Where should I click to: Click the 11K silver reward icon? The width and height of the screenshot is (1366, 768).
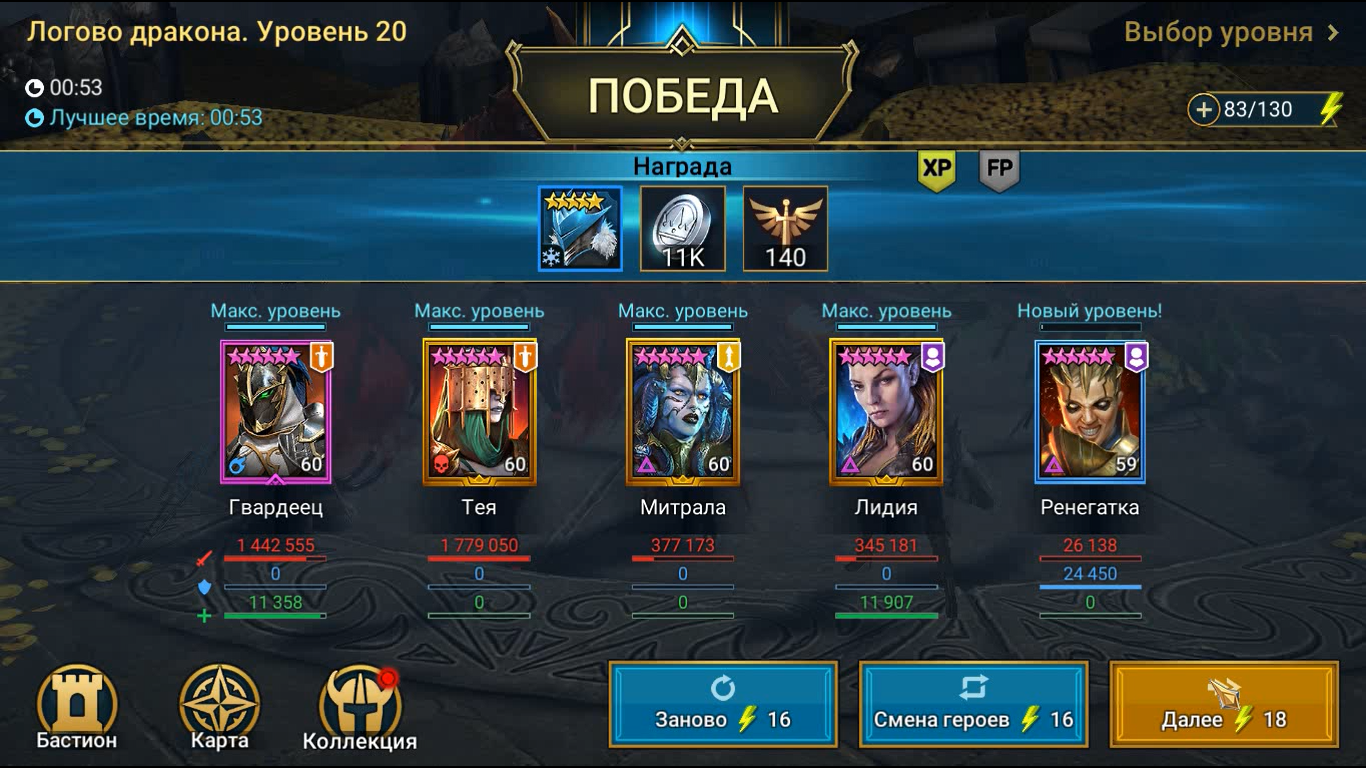tap(683, 228)
